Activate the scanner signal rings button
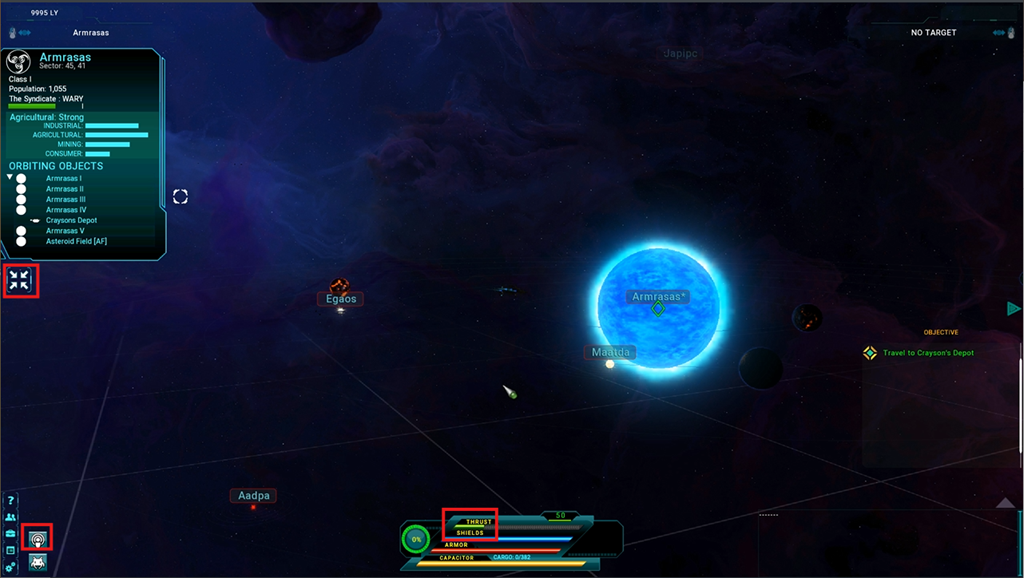 click(38, 538)
